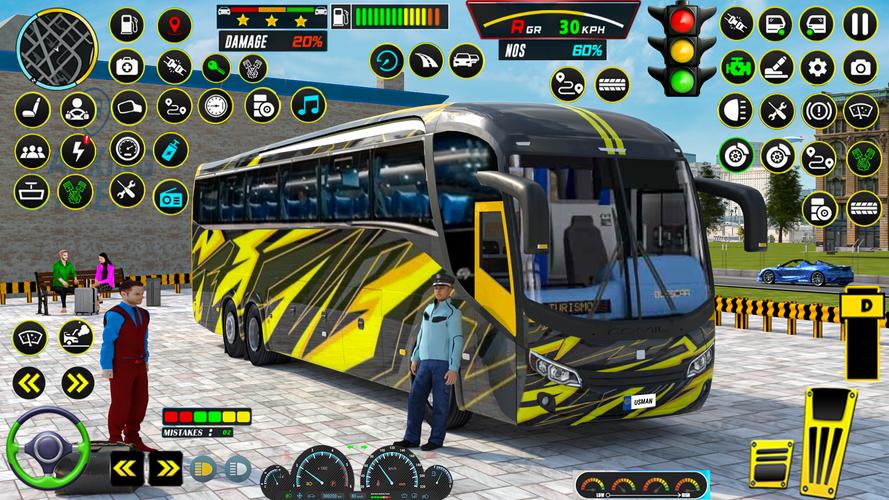Open the gear settings icon

click(817, 67)
